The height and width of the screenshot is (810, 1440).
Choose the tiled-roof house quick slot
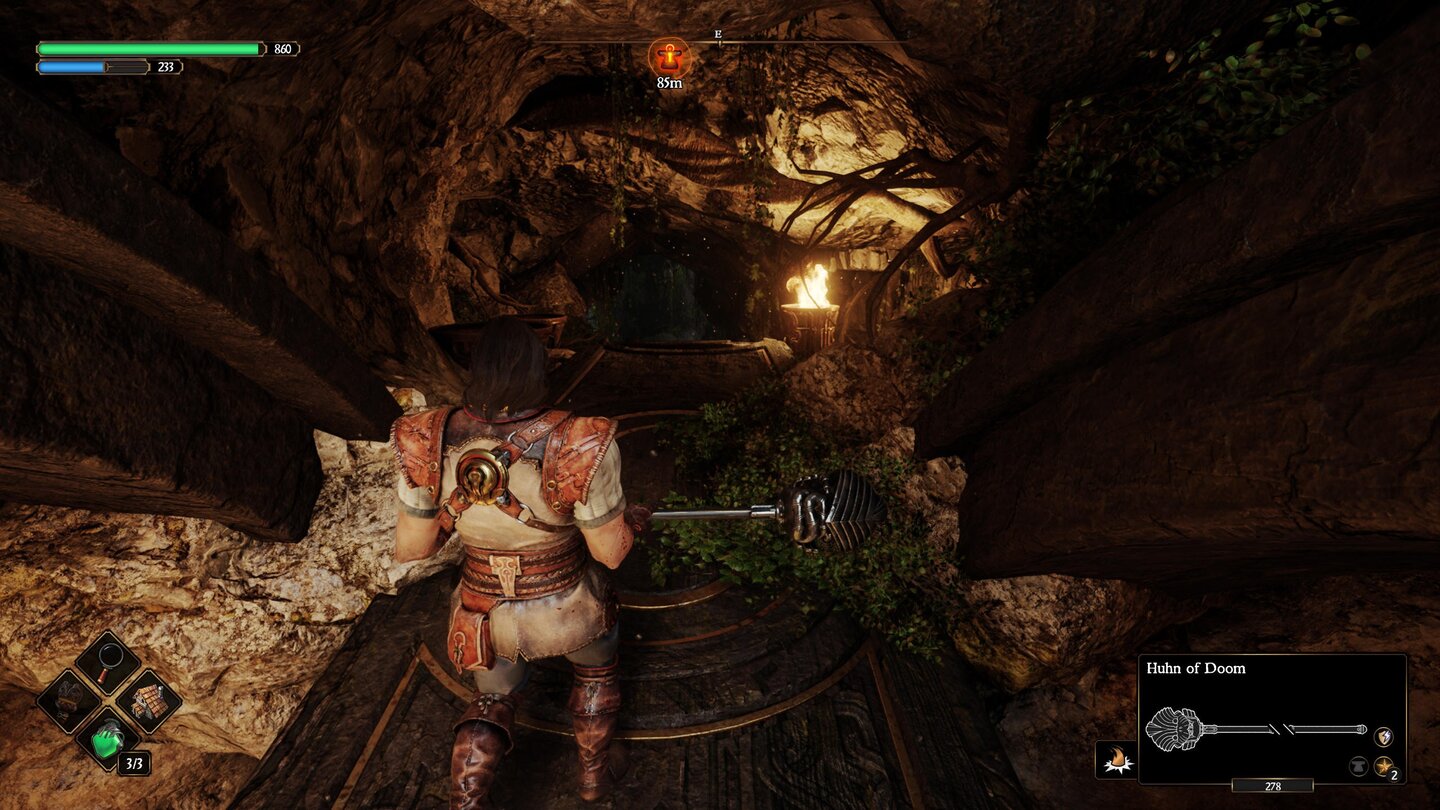(x=148, y=700)
